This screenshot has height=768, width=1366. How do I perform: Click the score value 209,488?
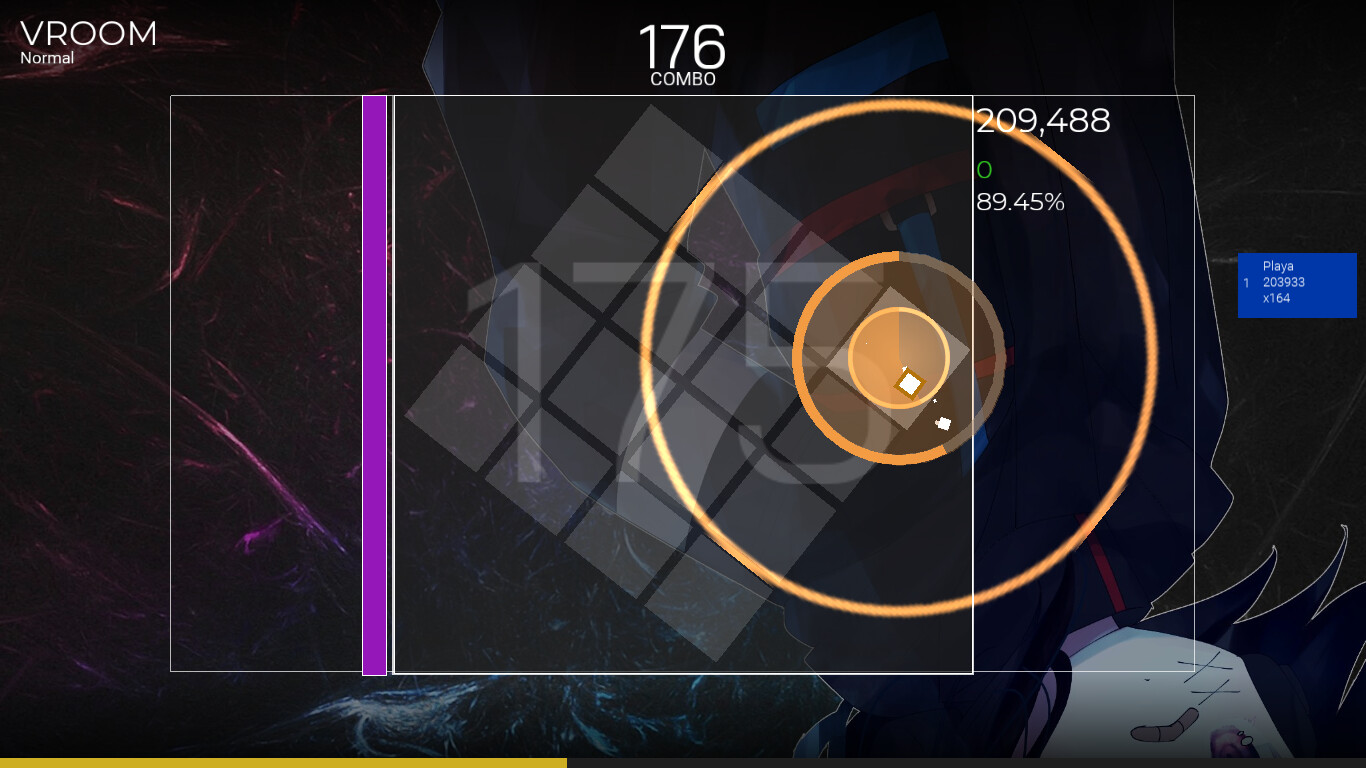tap(1042, 120)
